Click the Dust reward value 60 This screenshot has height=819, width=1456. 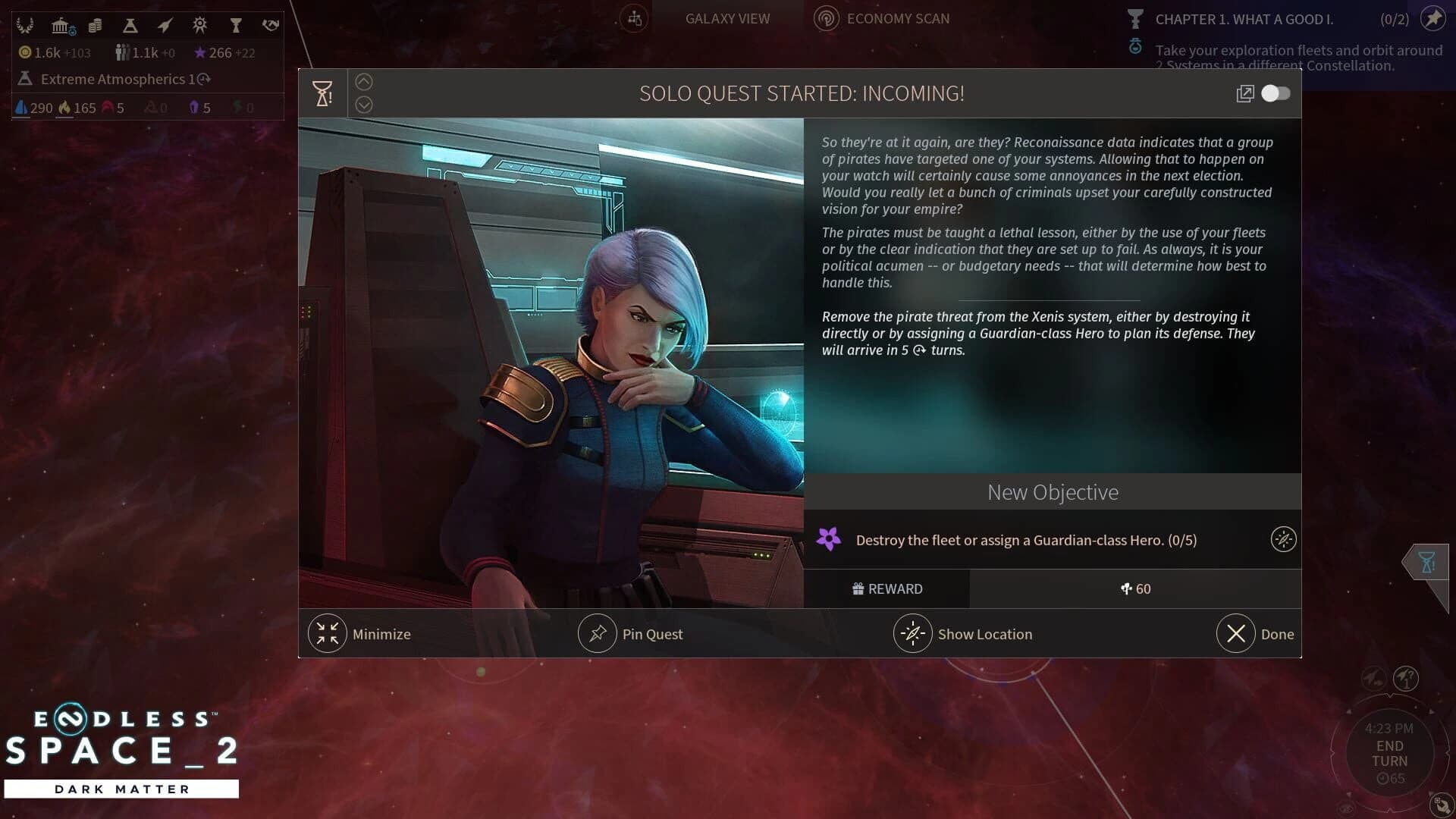[x=1135, y=589]
